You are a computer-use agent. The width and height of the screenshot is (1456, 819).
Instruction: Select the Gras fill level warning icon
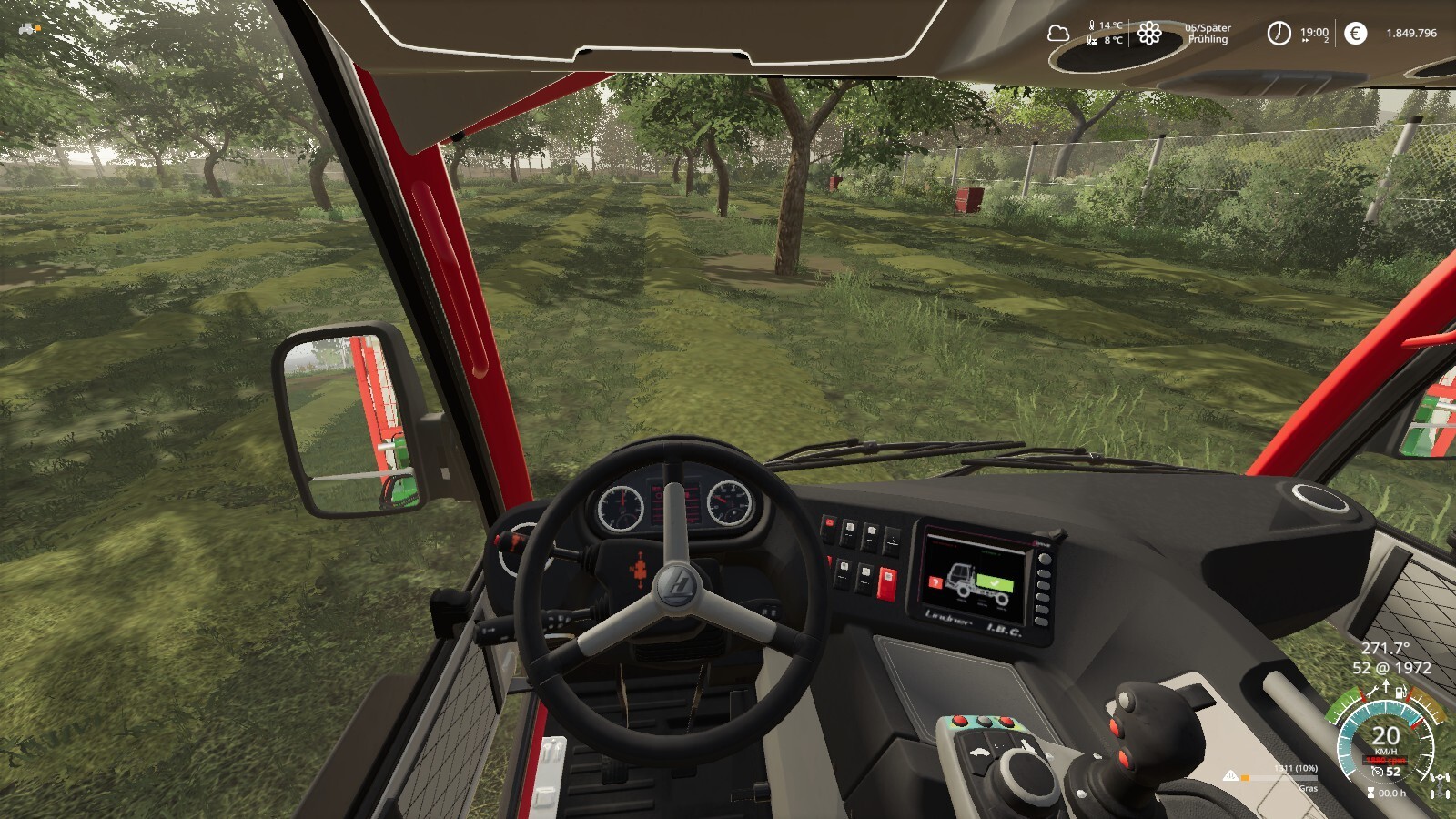pyautogui.click(x=1230, y=776)
